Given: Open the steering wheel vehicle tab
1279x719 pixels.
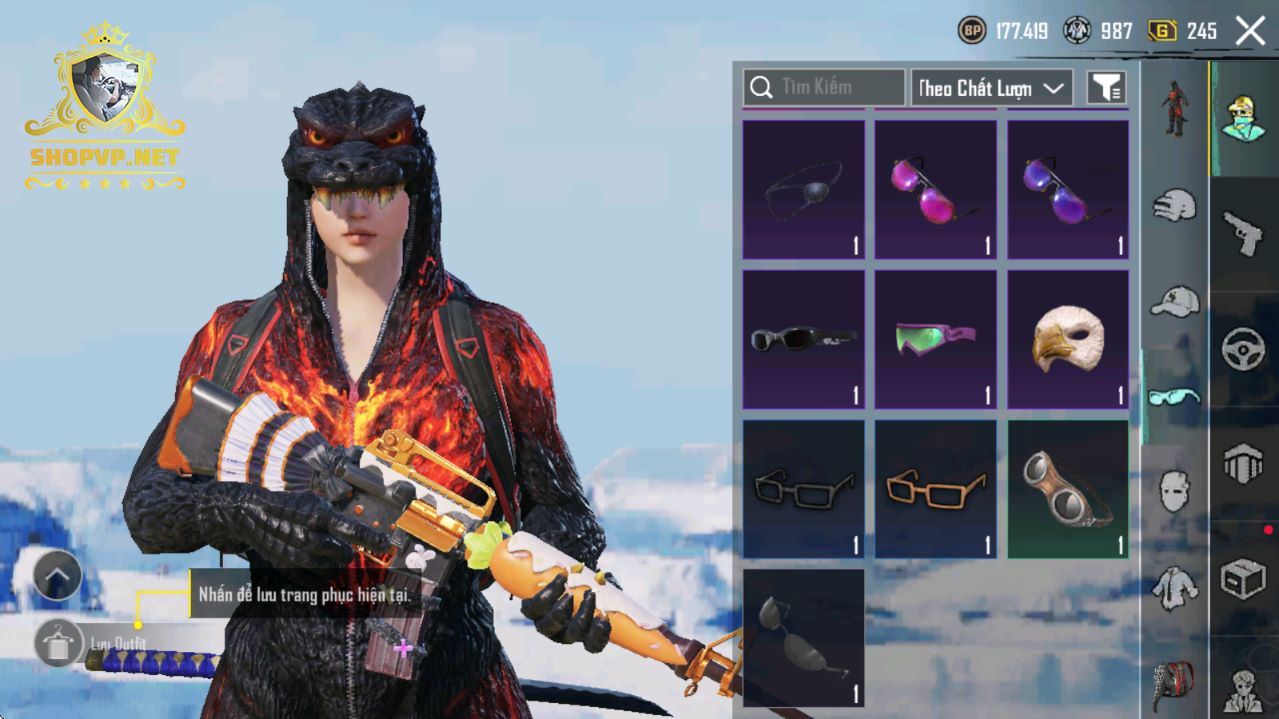Looking at the screenshot, I should click(x=1244, y=350).
